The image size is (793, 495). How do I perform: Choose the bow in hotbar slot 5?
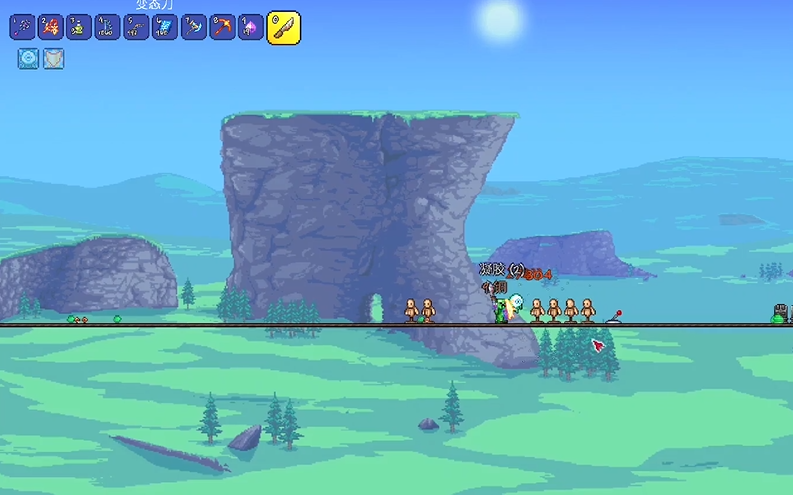pyautogui.click(x=136, y=27)
